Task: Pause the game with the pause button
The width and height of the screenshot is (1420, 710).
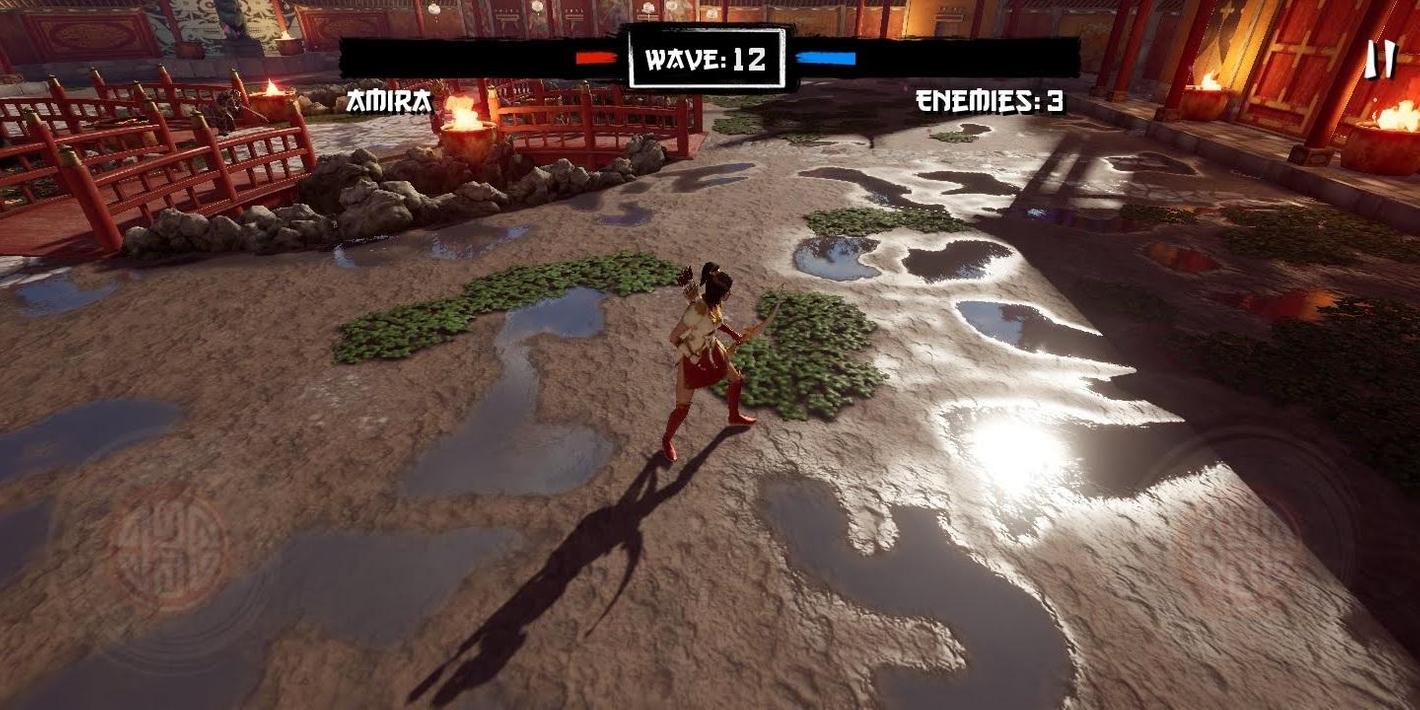Action: click(x=1380, y=61)
